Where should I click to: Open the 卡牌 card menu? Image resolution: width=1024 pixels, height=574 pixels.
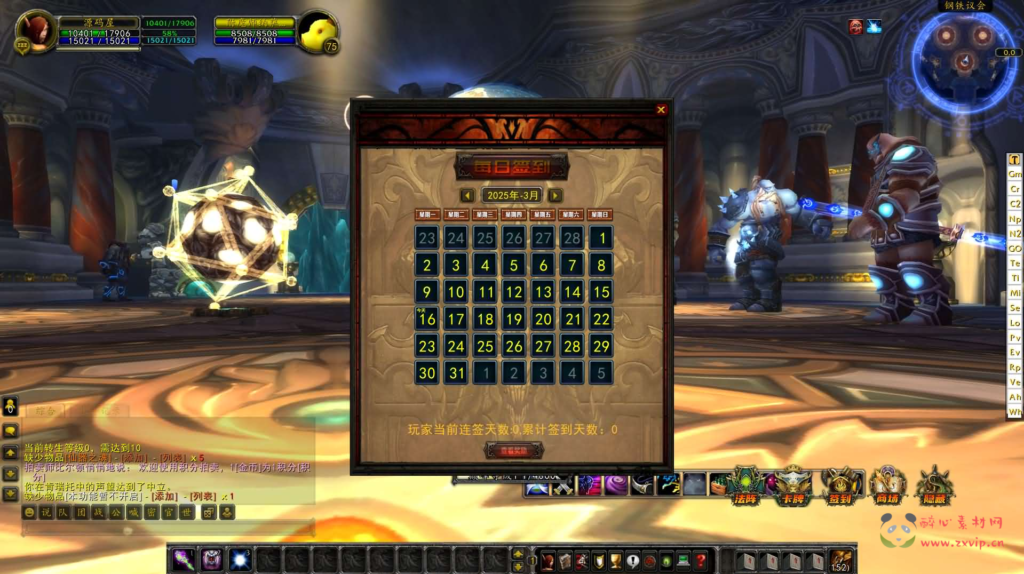(x=794, y=484)
